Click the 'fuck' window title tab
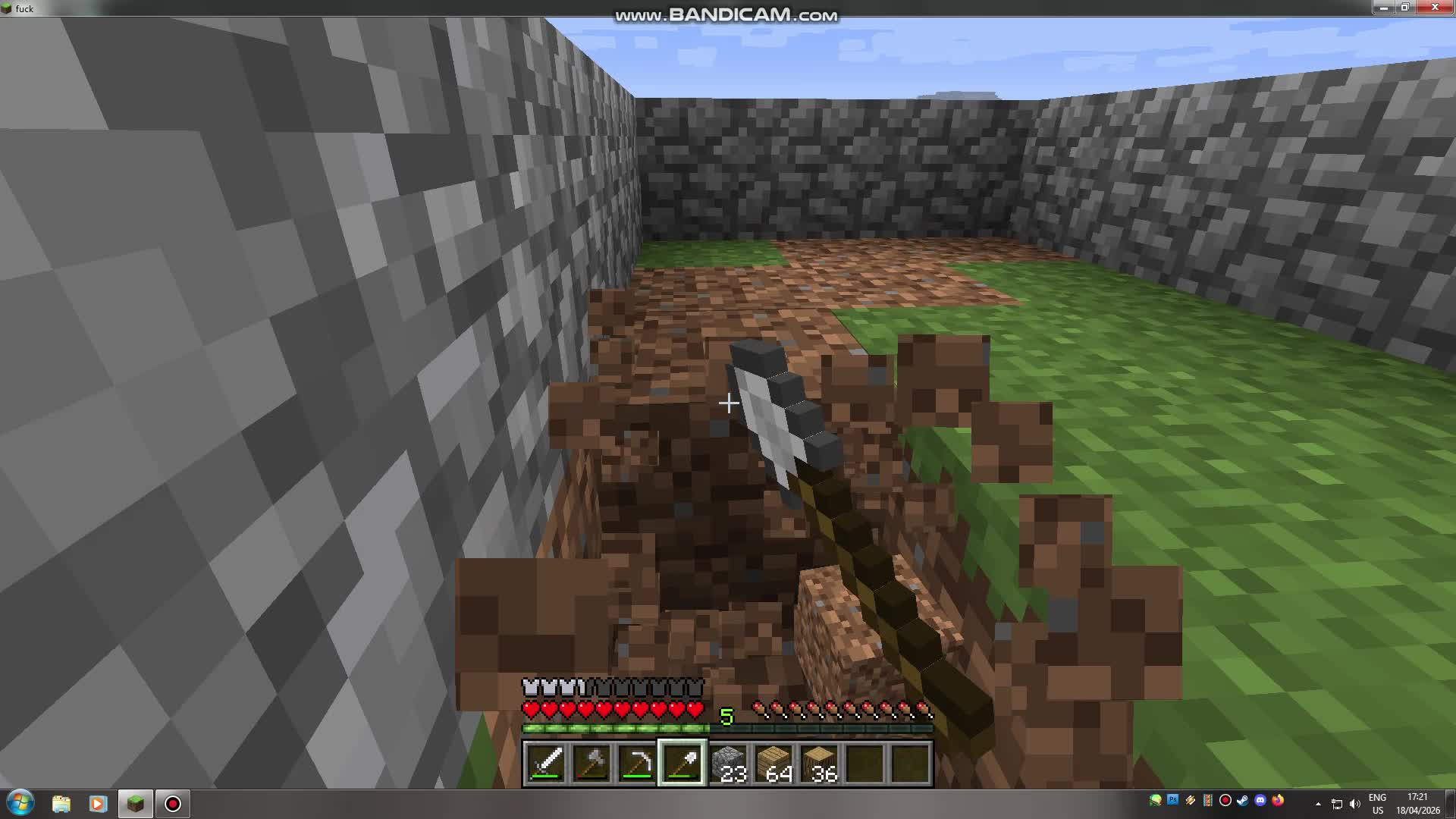Image resolution: width=1456 pixels, height=819 pixels. [25, 8]
